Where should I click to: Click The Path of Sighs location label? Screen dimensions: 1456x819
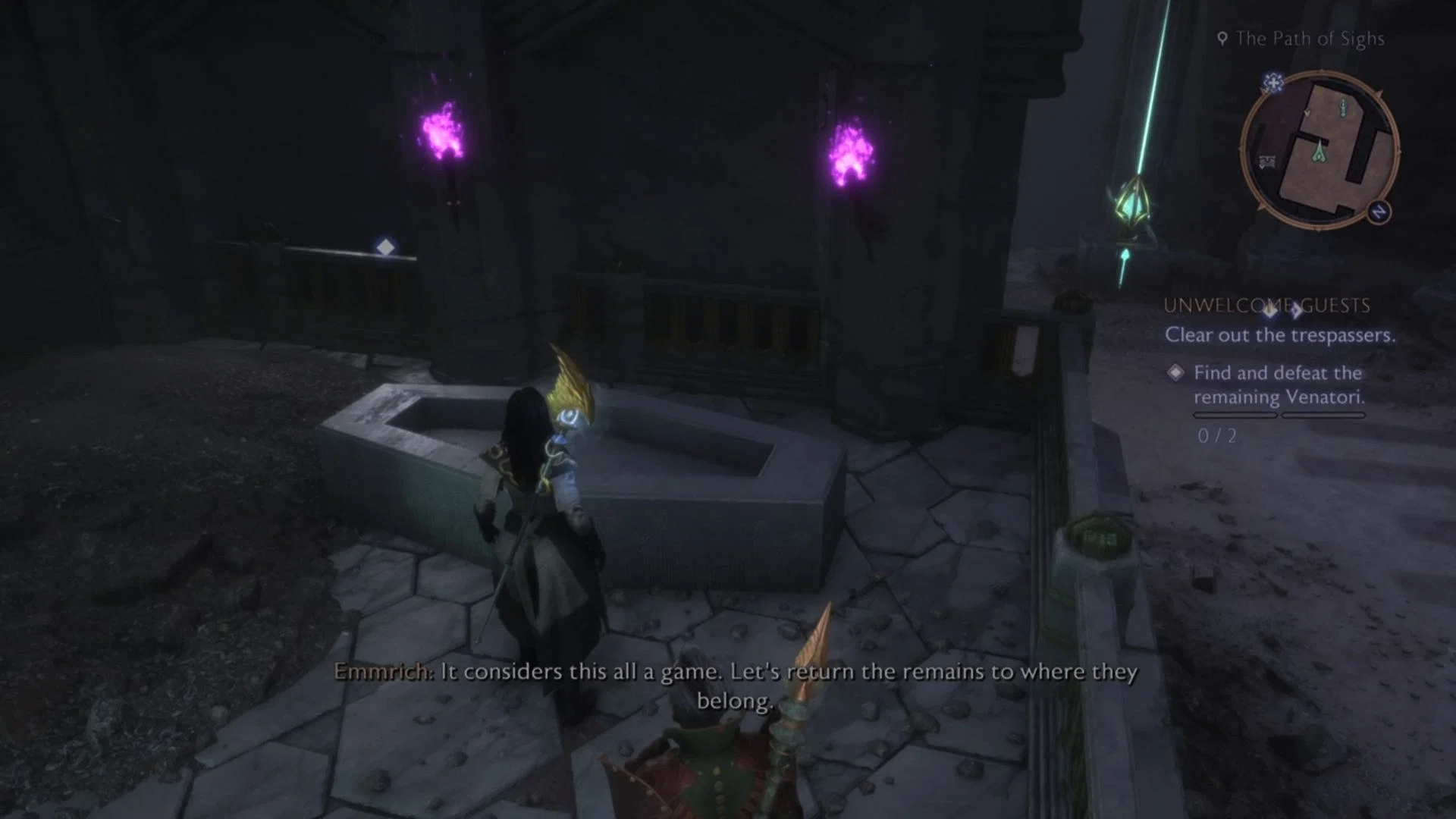coord(1309,39)
